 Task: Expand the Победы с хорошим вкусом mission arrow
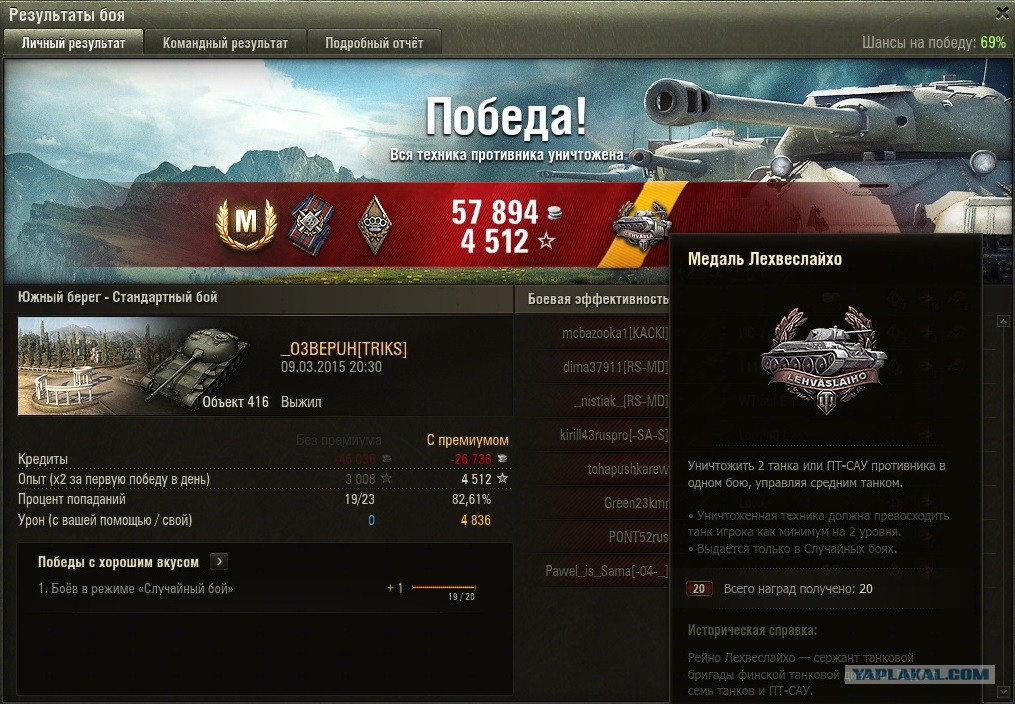pyautogui.click(x=220, y=562)
